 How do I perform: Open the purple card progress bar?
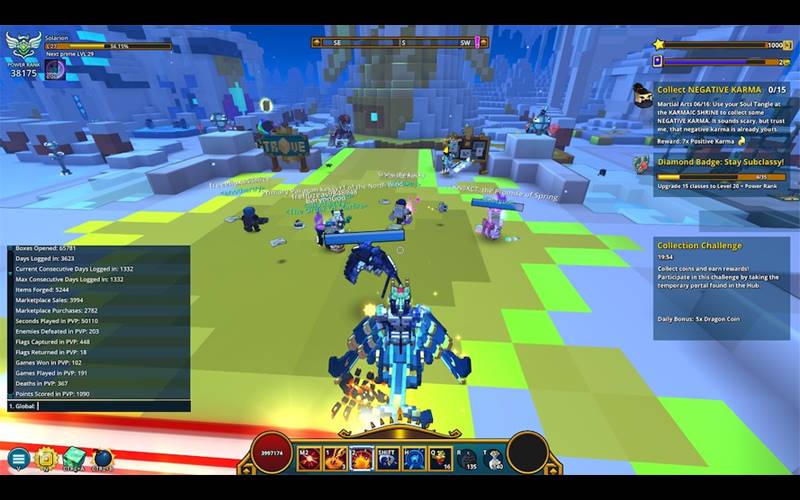pos(720,61)
